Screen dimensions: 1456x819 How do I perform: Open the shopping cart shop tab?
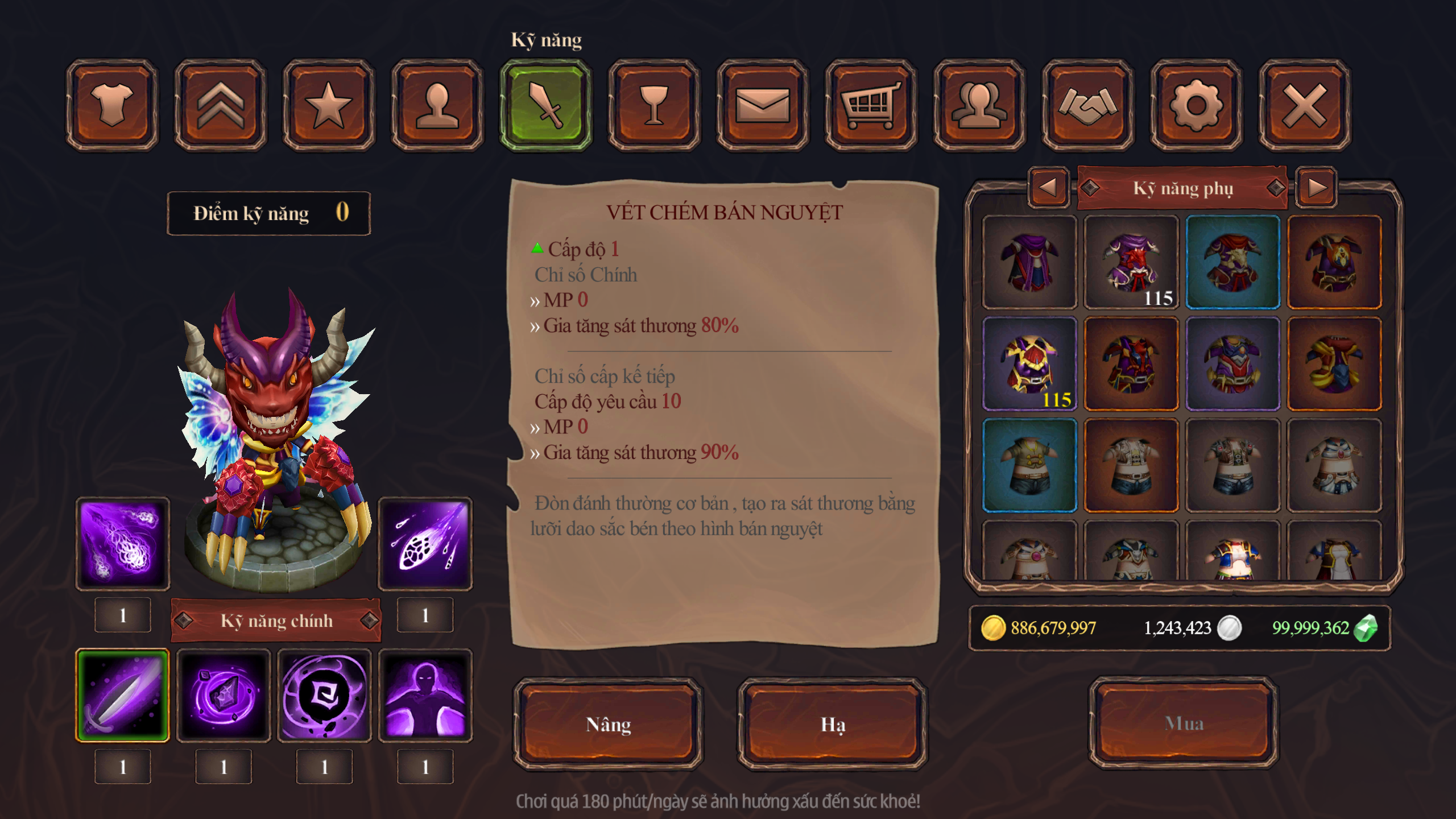[x=871, y=105]
